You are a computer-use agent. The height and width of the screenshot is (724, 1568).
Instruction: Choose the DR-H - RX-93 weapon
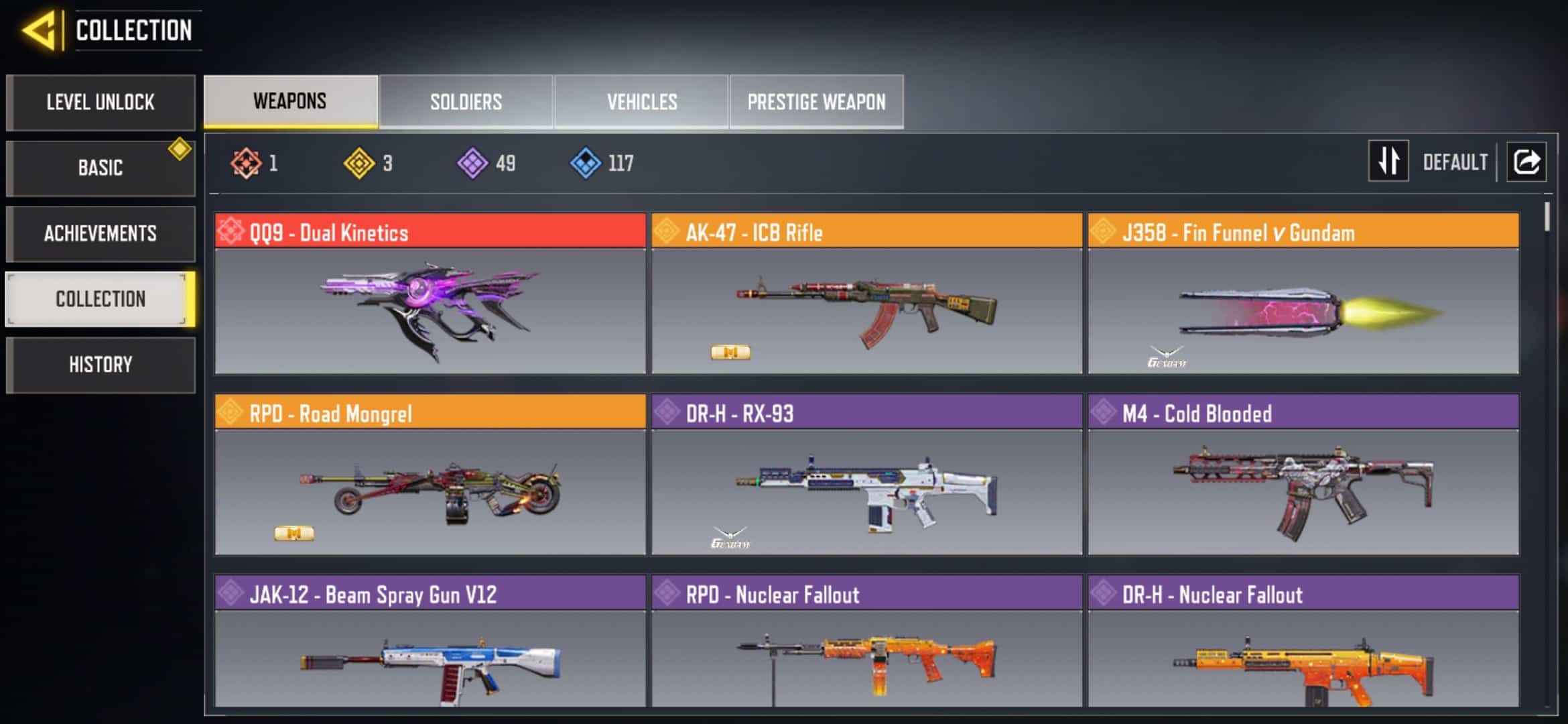(866, 475)
